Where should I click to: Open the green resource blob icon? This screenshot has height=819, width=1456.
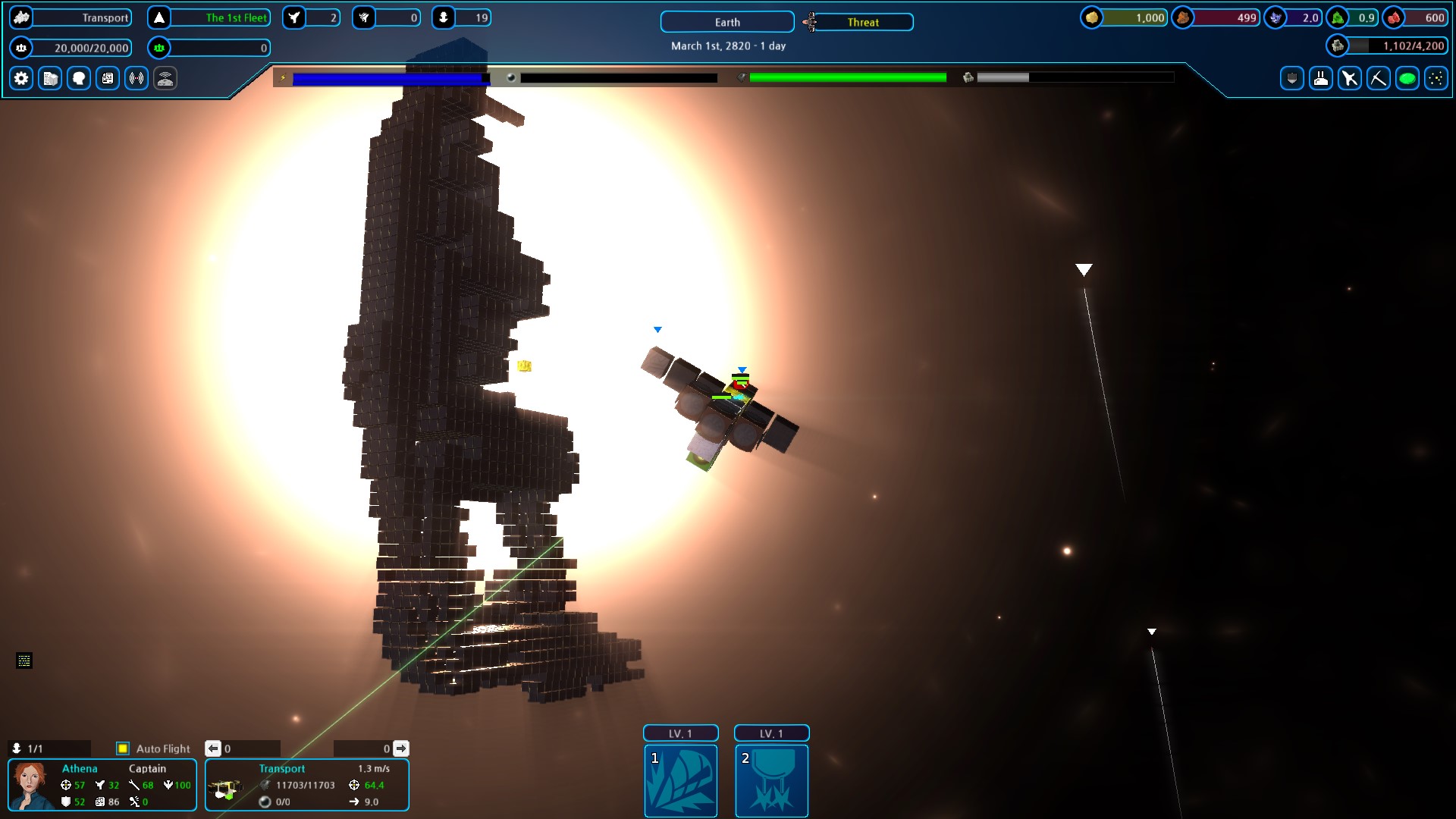pos(1407,78)
